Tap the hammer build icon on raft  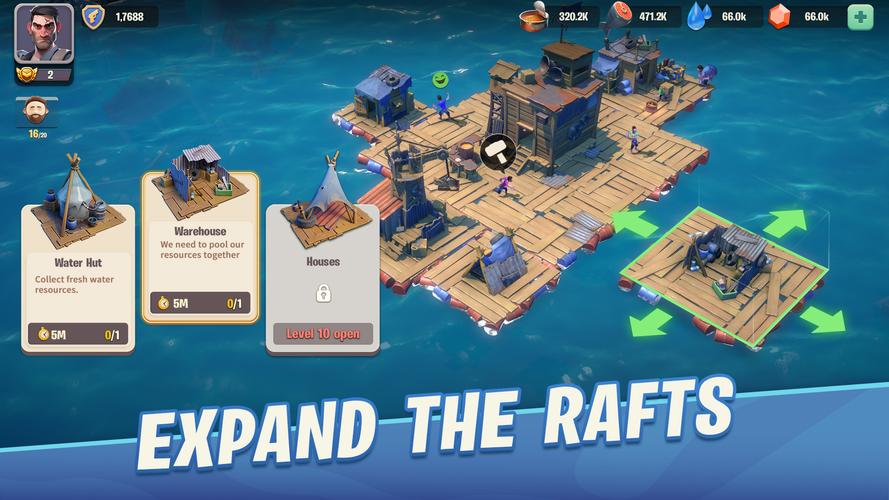(496, 149)
